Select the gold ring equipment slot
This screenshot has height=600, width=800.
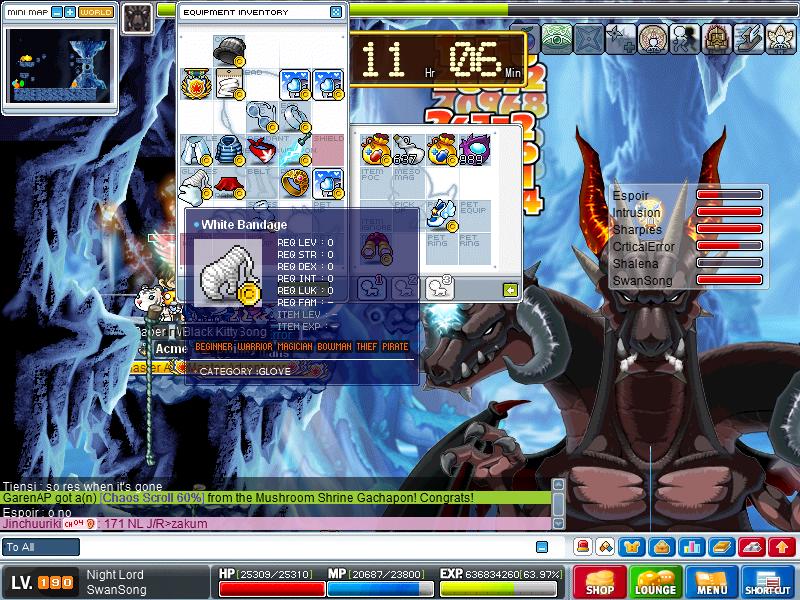coord(295,183)
